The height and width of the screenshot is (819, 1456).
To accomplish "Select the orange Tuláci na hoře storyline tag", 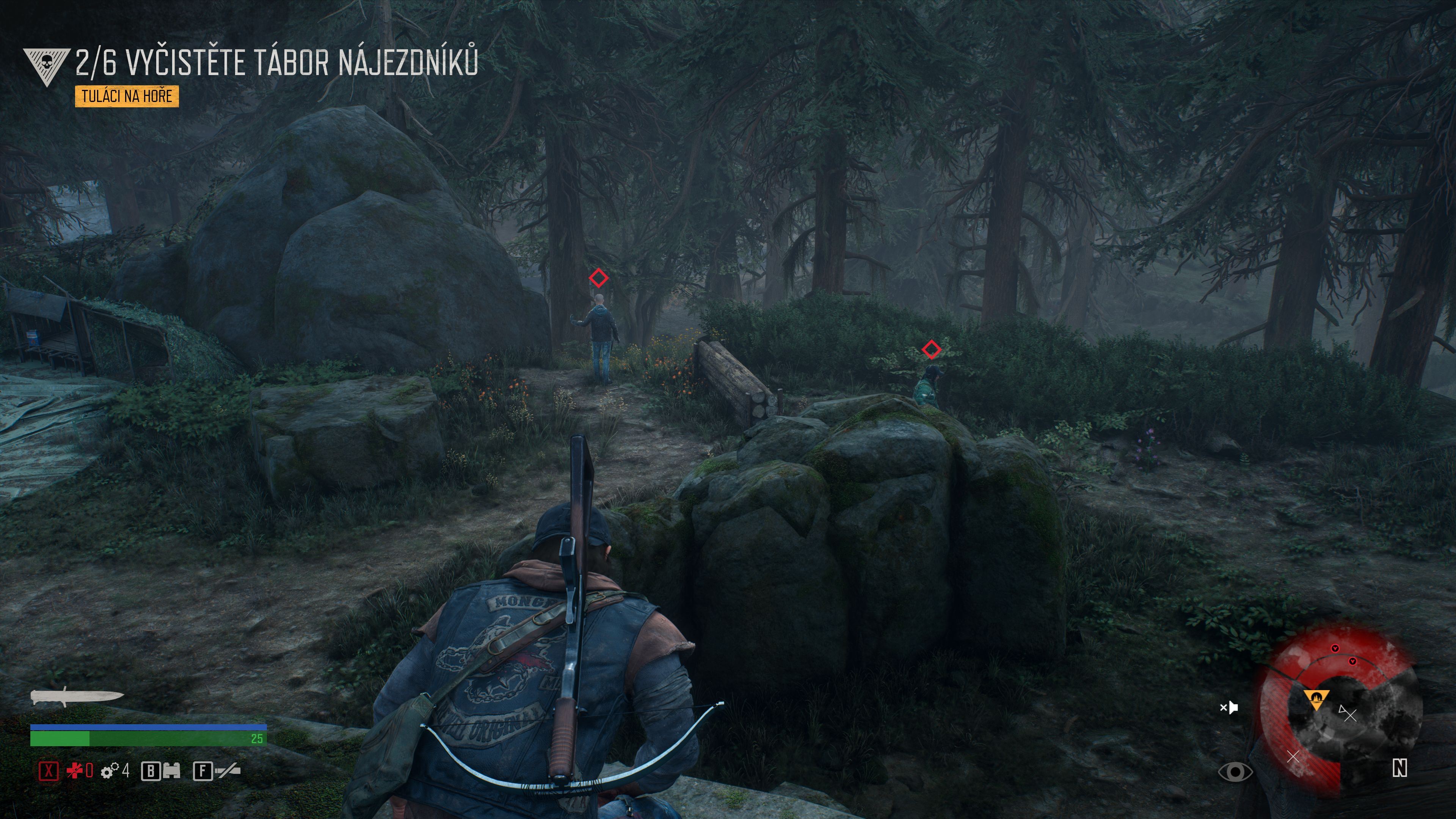I will (x=127, y=96).
